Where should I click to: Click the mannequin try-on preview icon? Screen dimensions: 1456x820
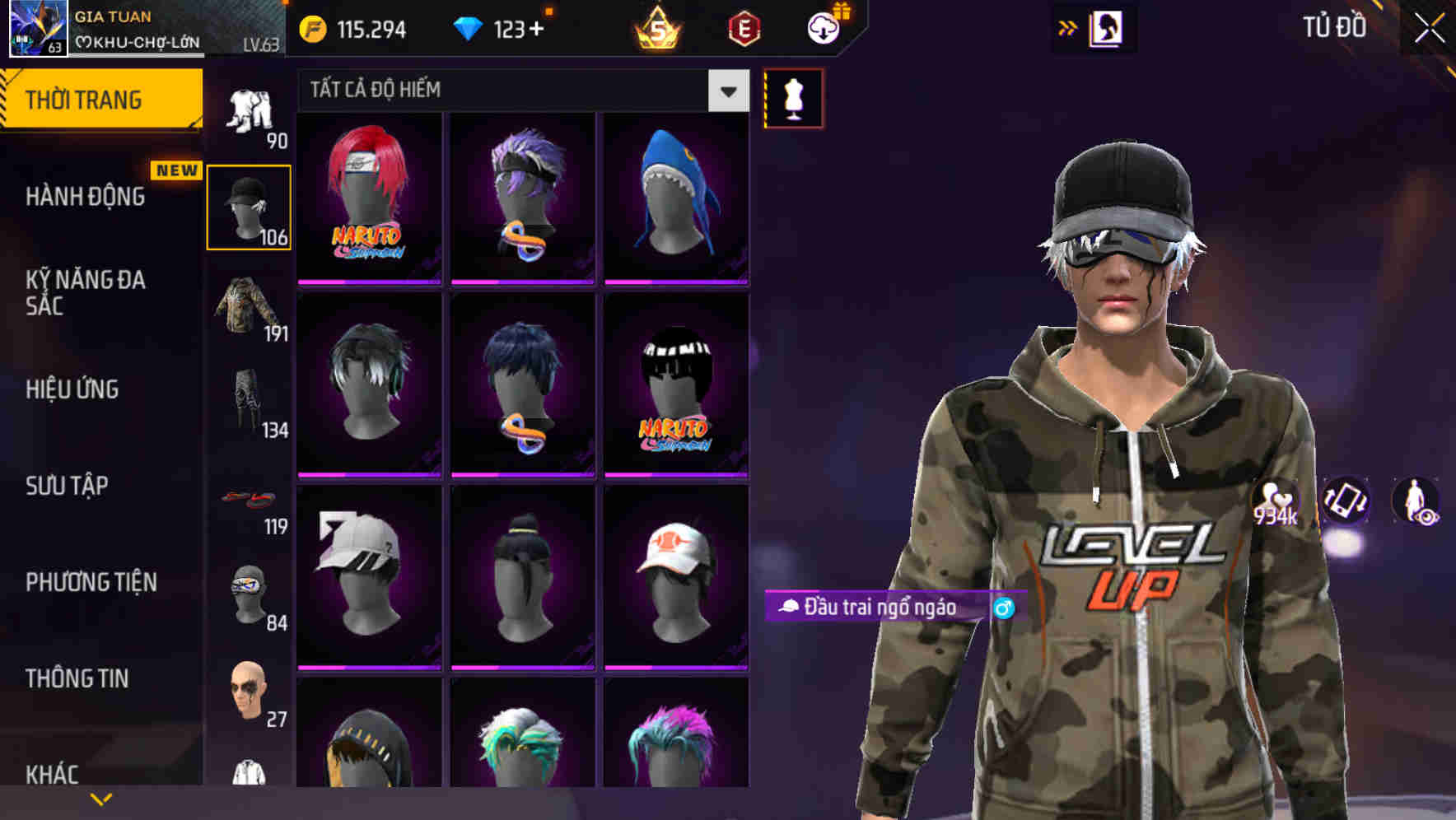point(793,96)
